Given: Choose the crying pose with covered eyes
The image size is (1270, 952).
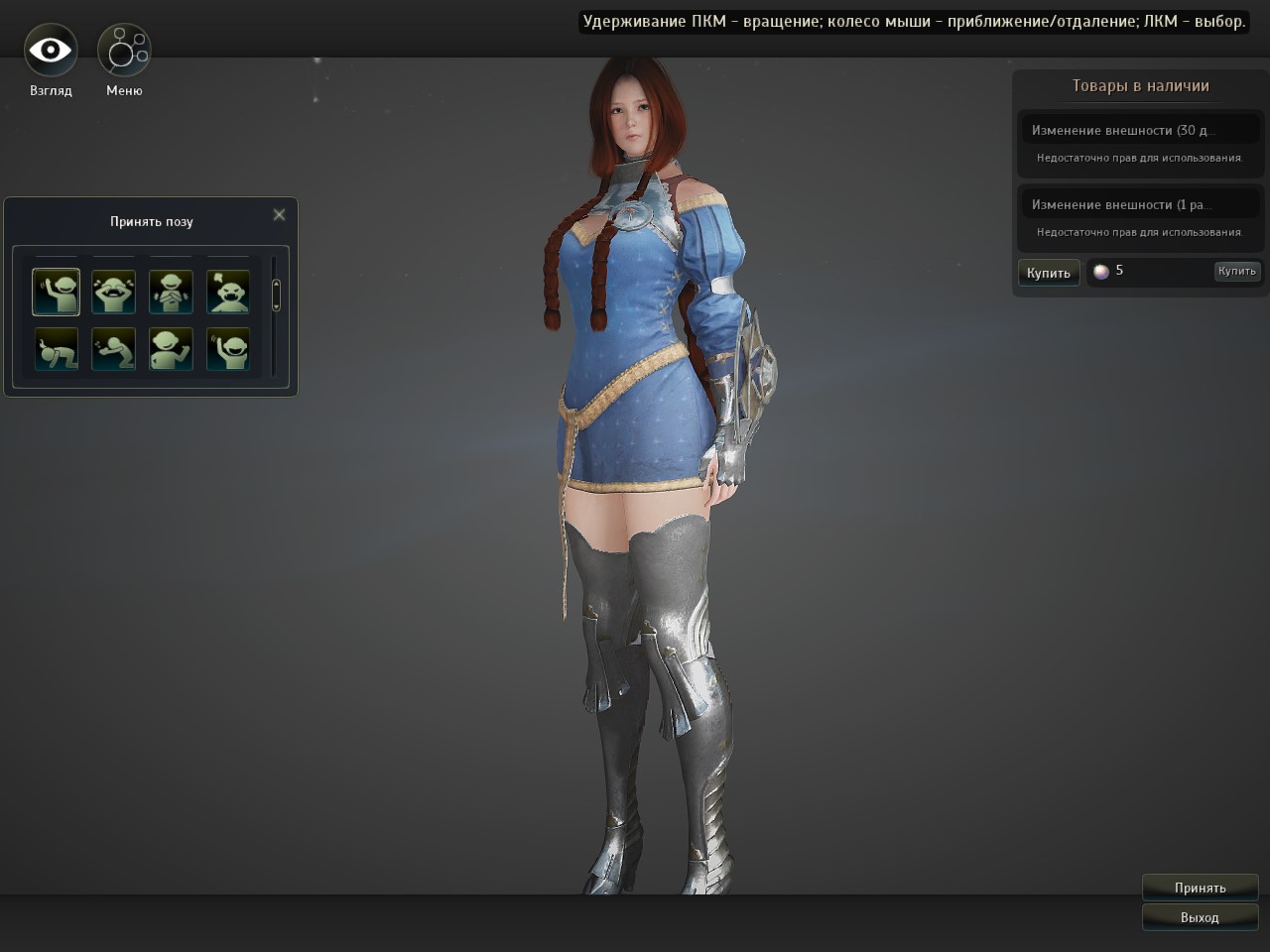Looking at the screenshot, I should [113, 292].
